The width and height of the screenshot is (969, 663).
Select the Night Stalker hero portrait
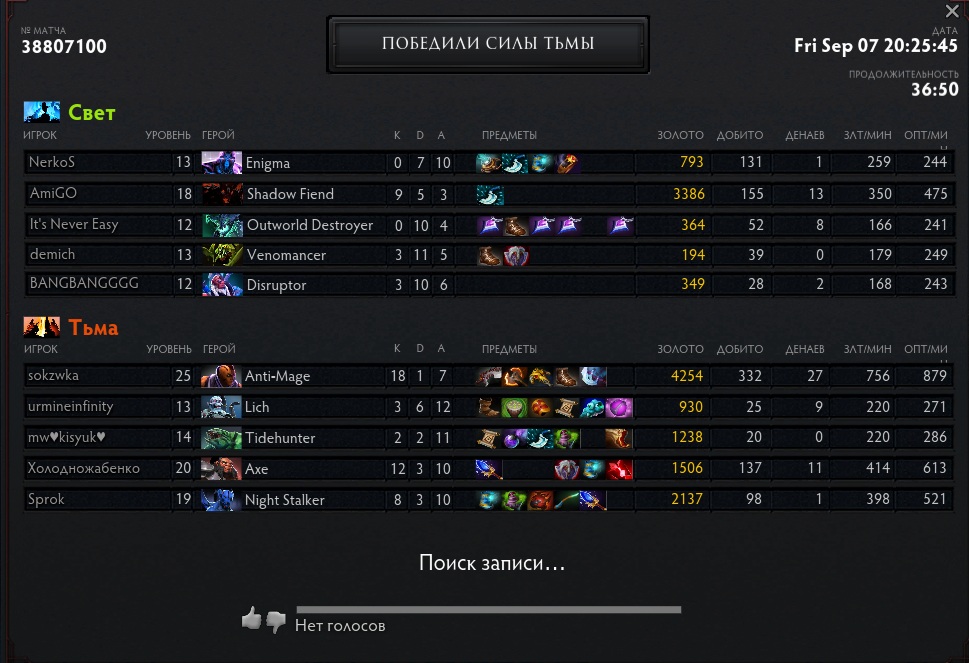tap(221, 500)
